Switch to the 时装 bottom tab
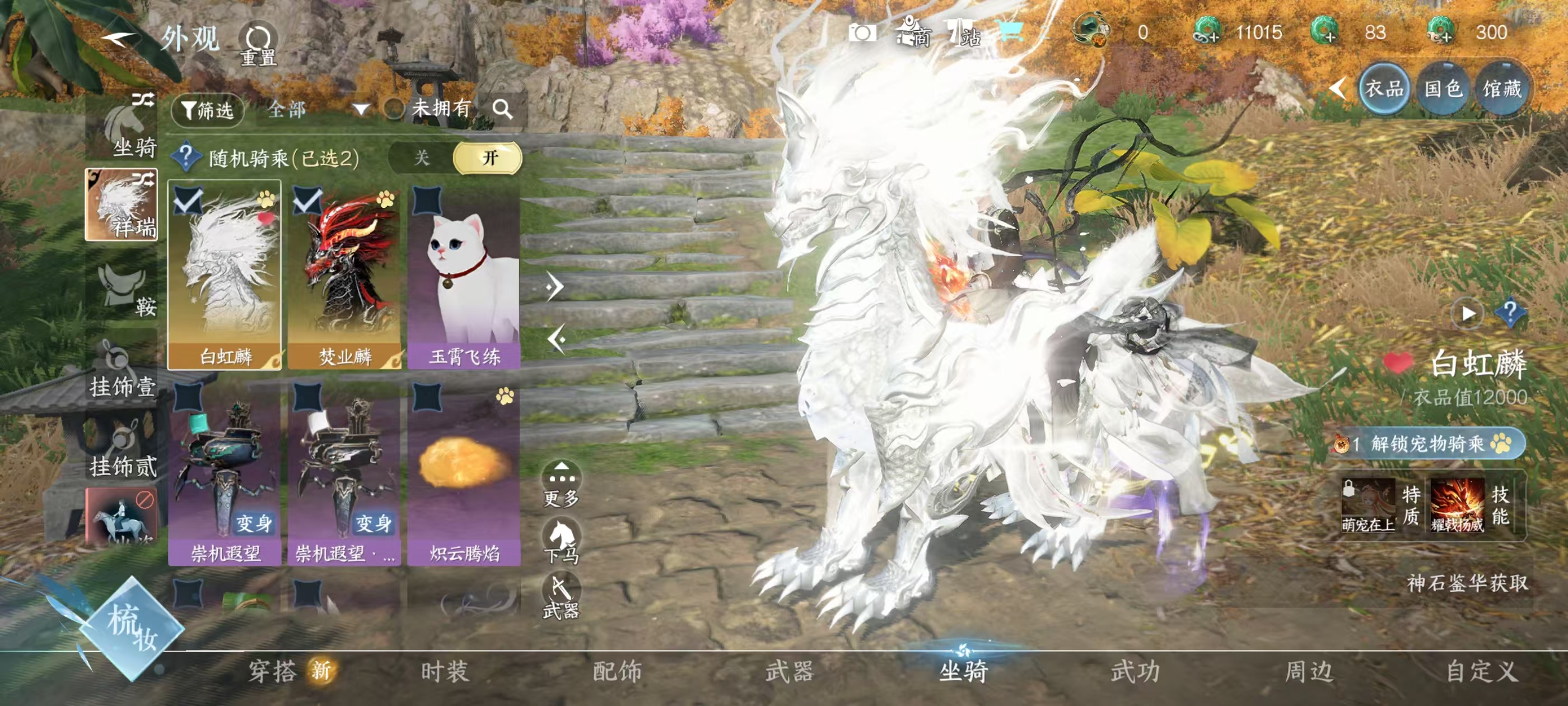 [444, 672]
